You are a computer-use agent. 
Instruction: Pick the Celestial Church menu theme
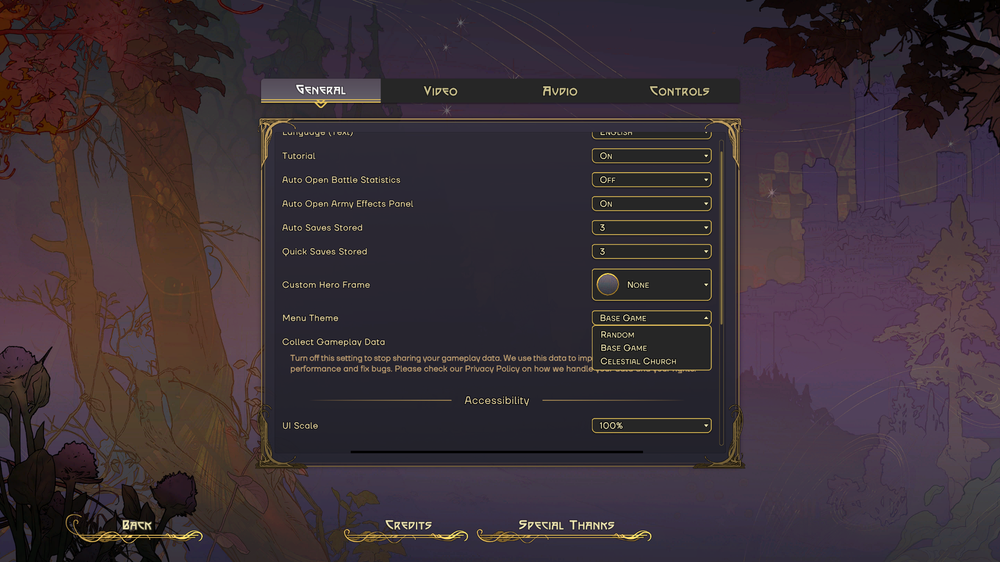[638, 361]
